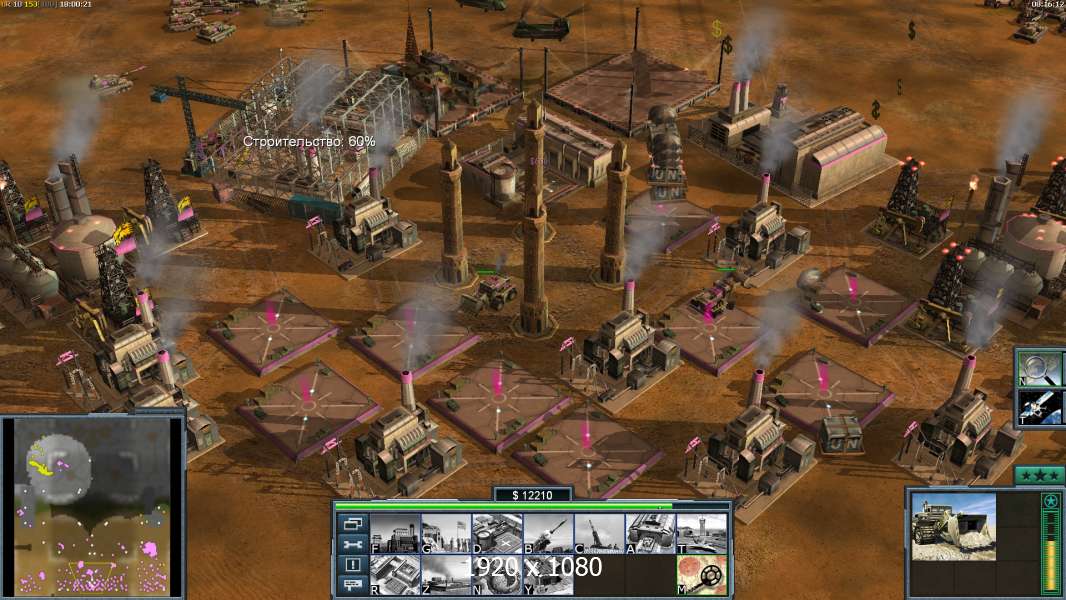Select the Patriot missile build icon (B)
1066x600 pixels.
[547, 534]
